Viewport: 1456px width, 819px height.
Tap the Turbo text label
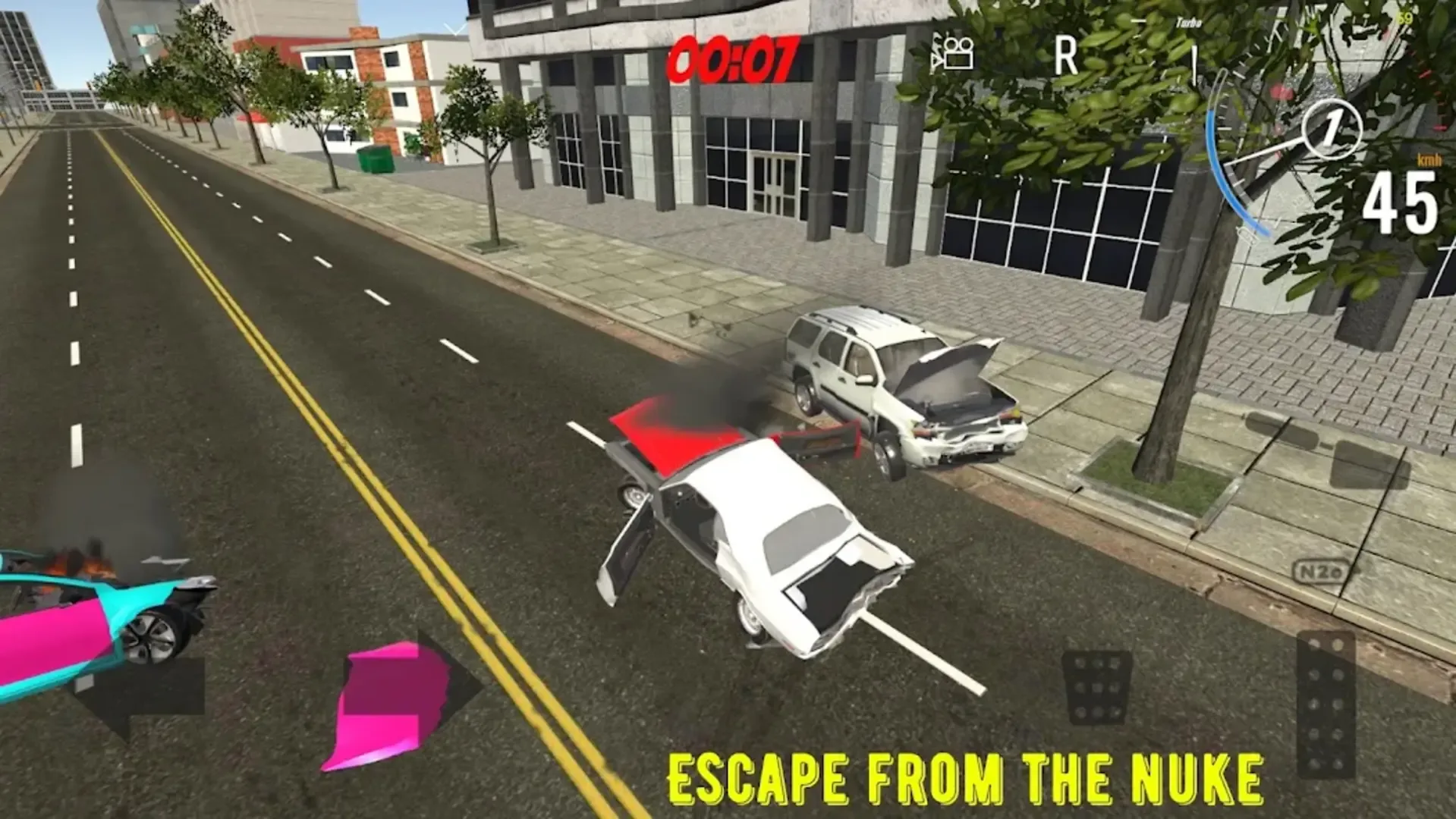point(1187,23)
